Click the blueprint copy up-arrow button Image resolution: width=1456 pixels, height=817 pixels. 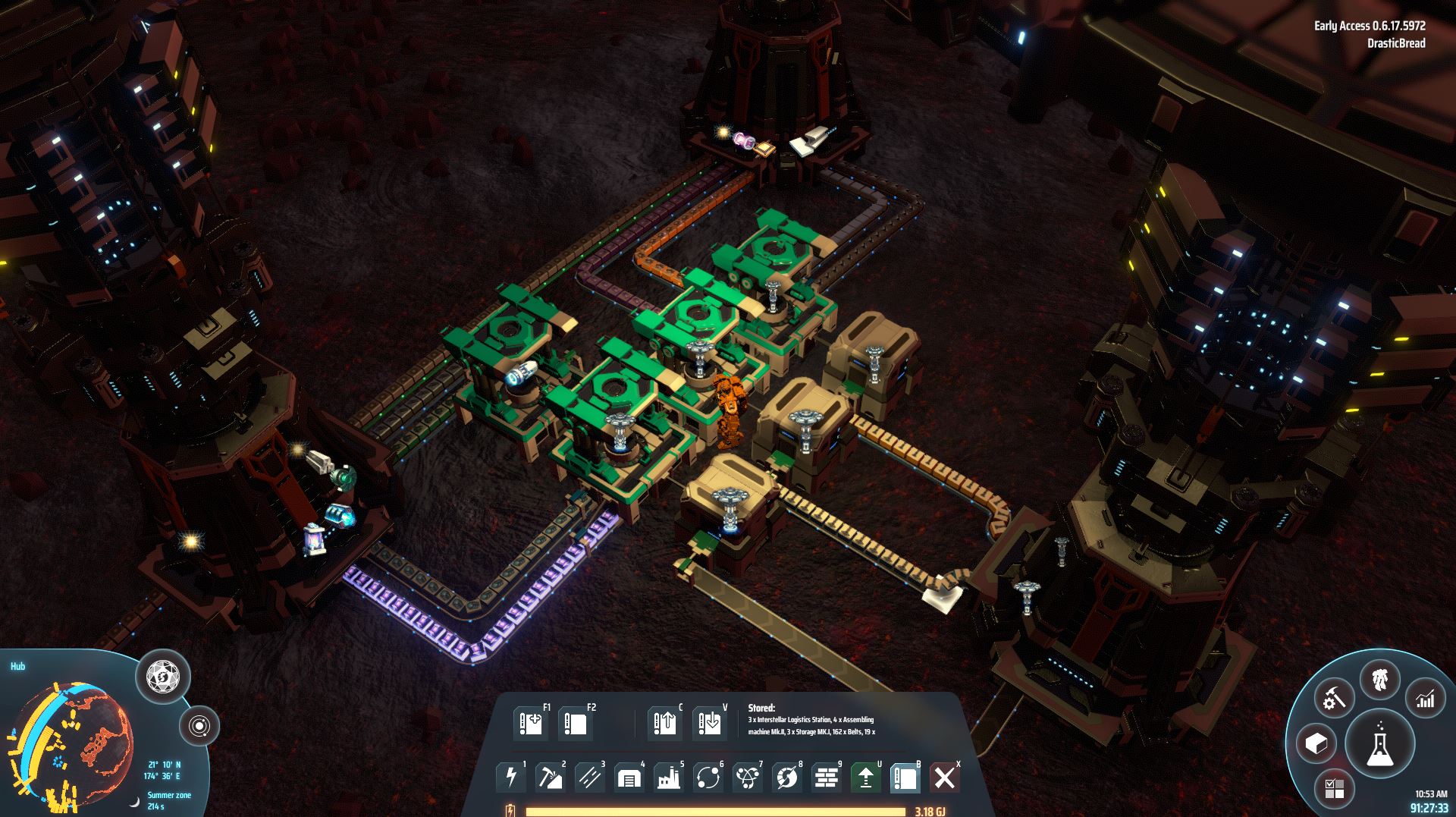coord(665,724)
